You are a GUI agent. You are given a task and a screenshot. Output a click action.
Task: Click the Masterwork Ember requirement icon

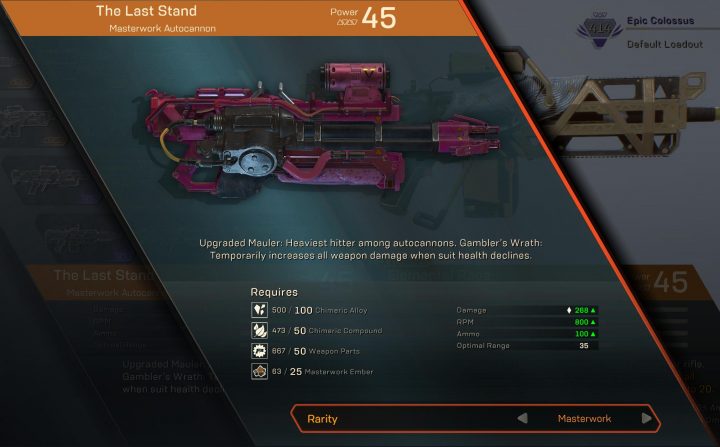(258, 373)
